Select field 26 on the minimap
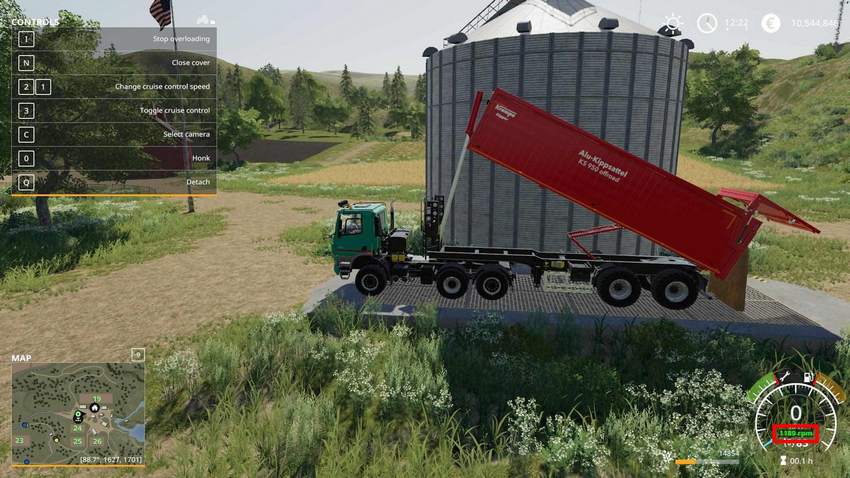The width and height of the screenshot is (850, 478). click(97, 441)
